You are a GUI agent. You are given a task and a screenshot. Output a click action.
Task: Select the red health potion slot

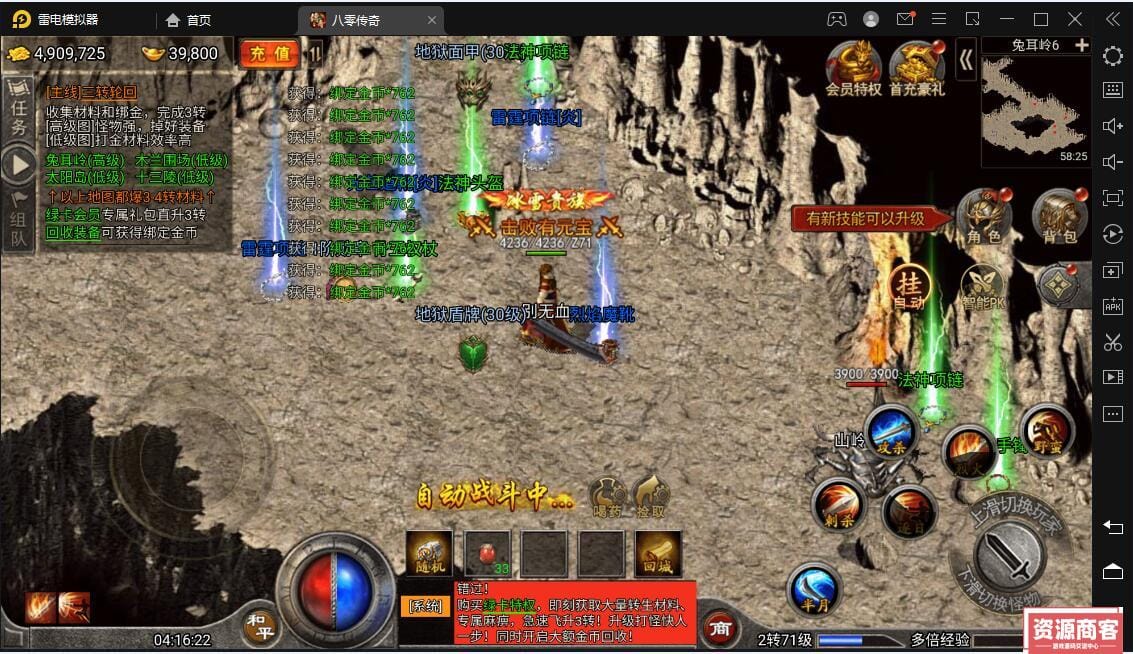pyautogui.click(x=487, y=554)
